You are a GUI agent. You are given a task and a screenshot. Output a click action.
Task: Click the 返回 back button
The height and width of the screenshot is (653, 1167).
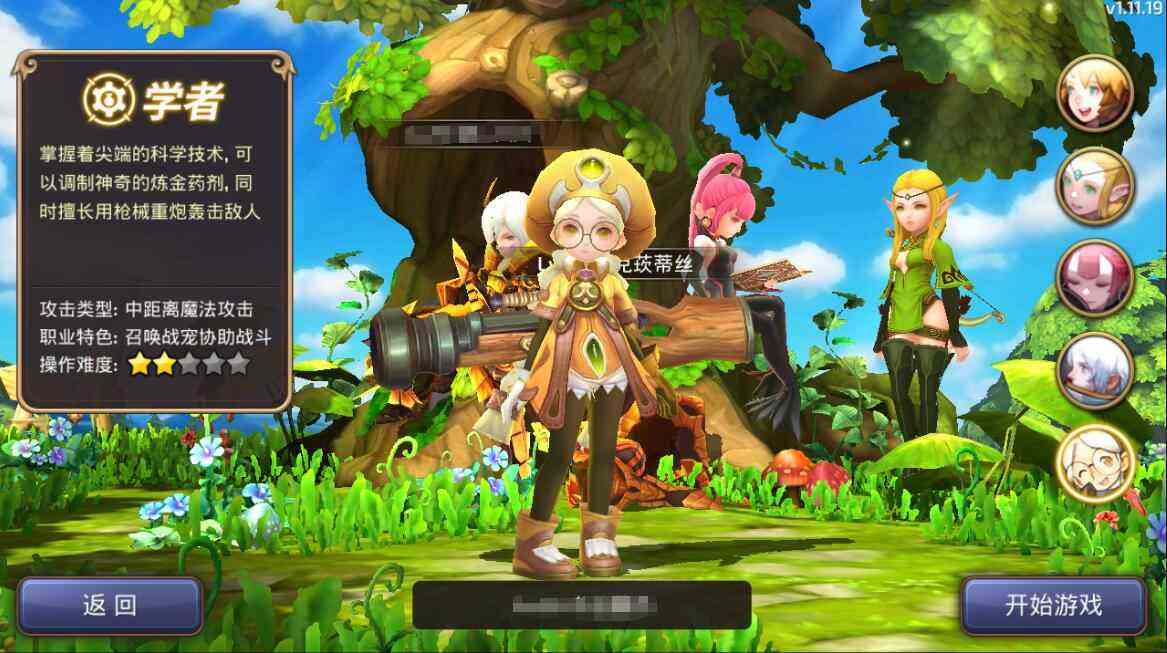click(110, 605)
